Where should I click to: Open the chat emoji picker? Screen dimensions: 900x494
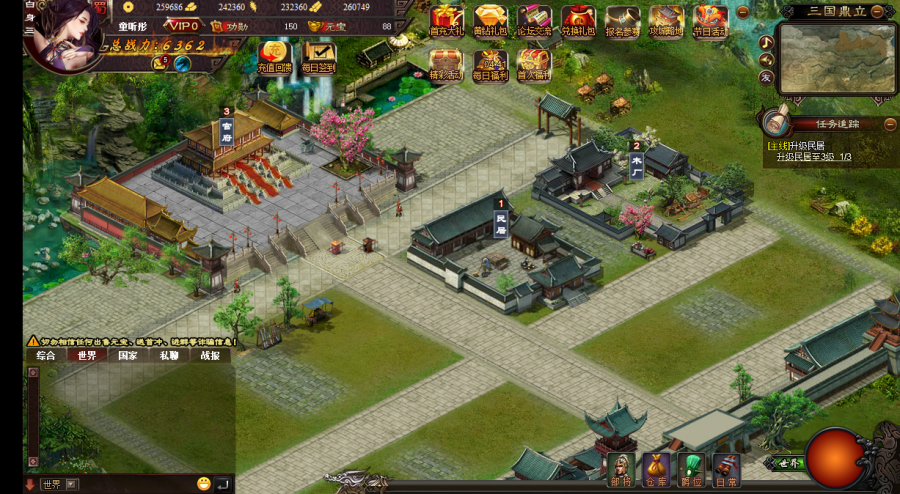204,484
